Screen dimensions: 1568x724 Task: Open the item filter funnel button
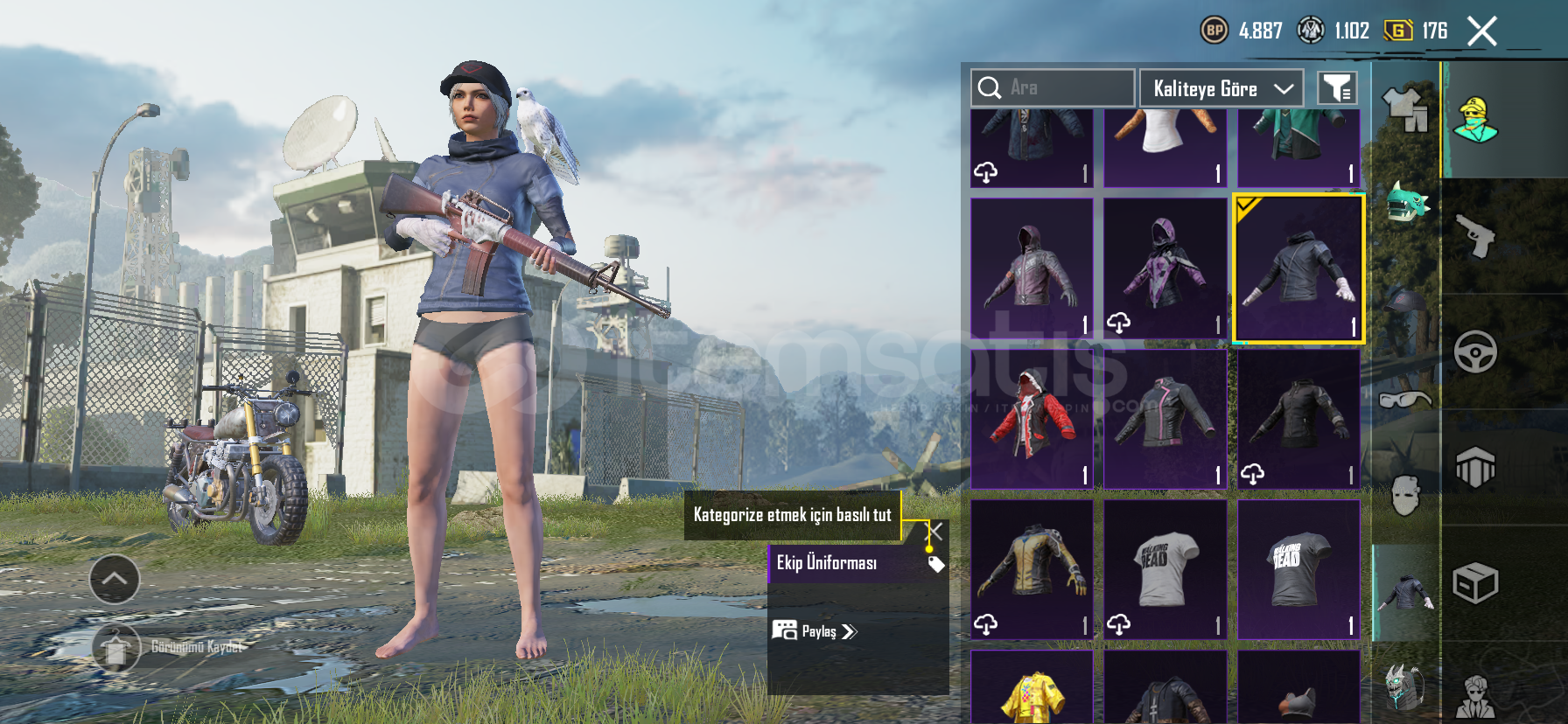1337,88
